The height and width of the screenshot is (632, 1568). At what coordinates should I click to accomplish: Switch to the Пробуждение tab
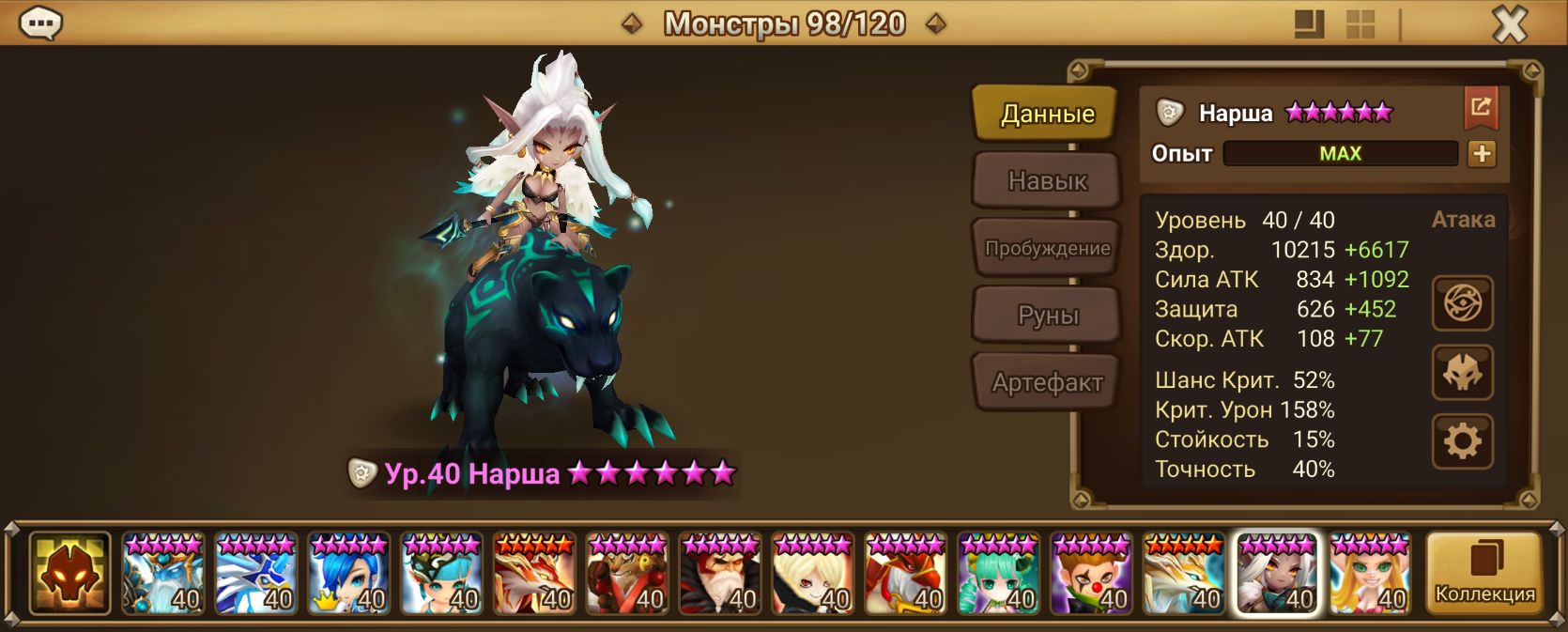[1046, 248]
